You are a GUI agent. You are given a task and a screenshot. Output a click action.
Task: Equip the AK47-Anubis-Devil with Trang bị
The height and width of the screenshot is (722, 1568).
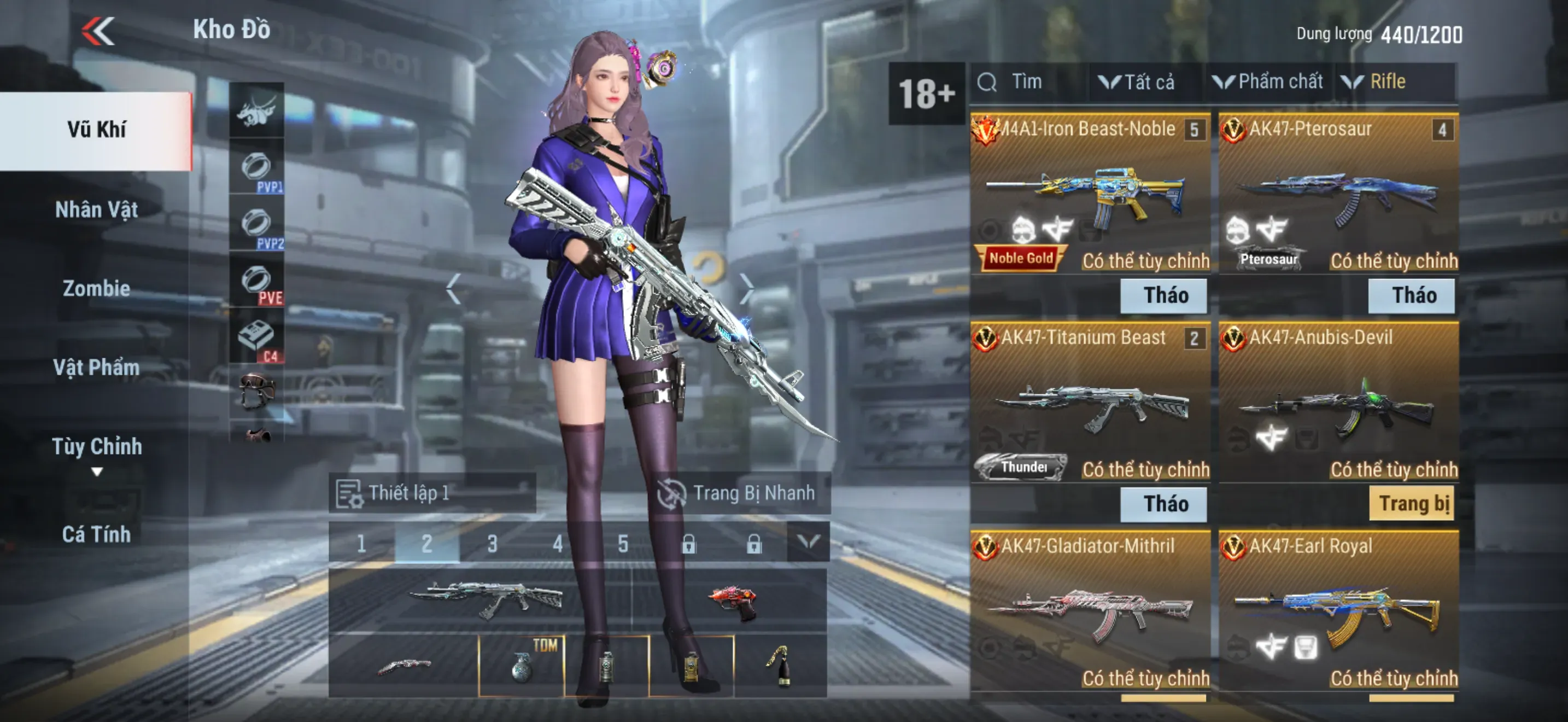[x=1412, y=504]
